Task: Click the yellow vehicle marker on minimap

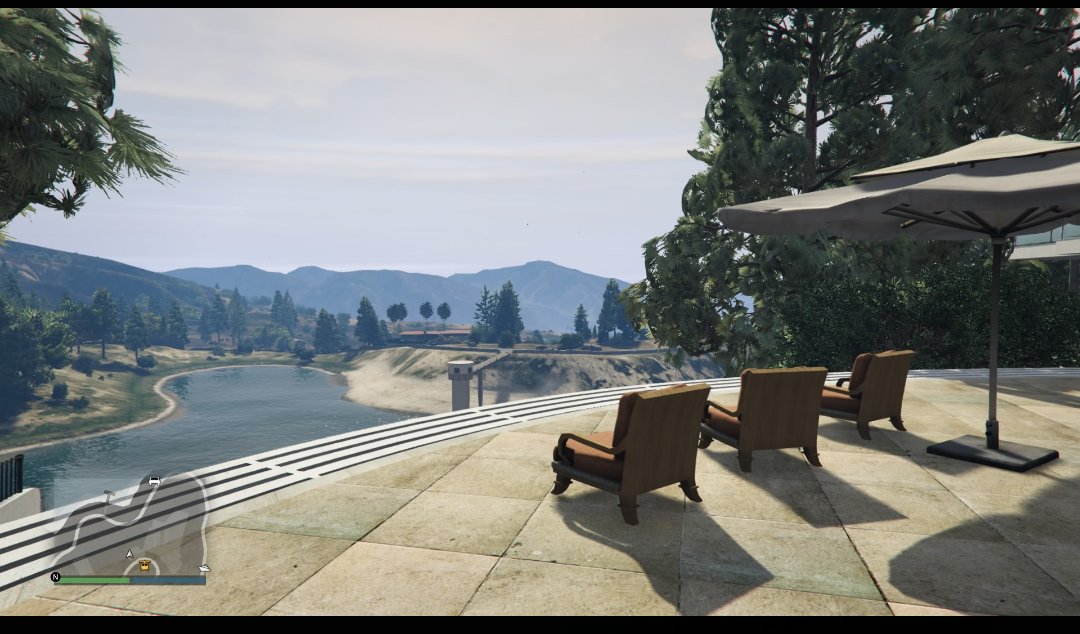Action: point(145,566)
